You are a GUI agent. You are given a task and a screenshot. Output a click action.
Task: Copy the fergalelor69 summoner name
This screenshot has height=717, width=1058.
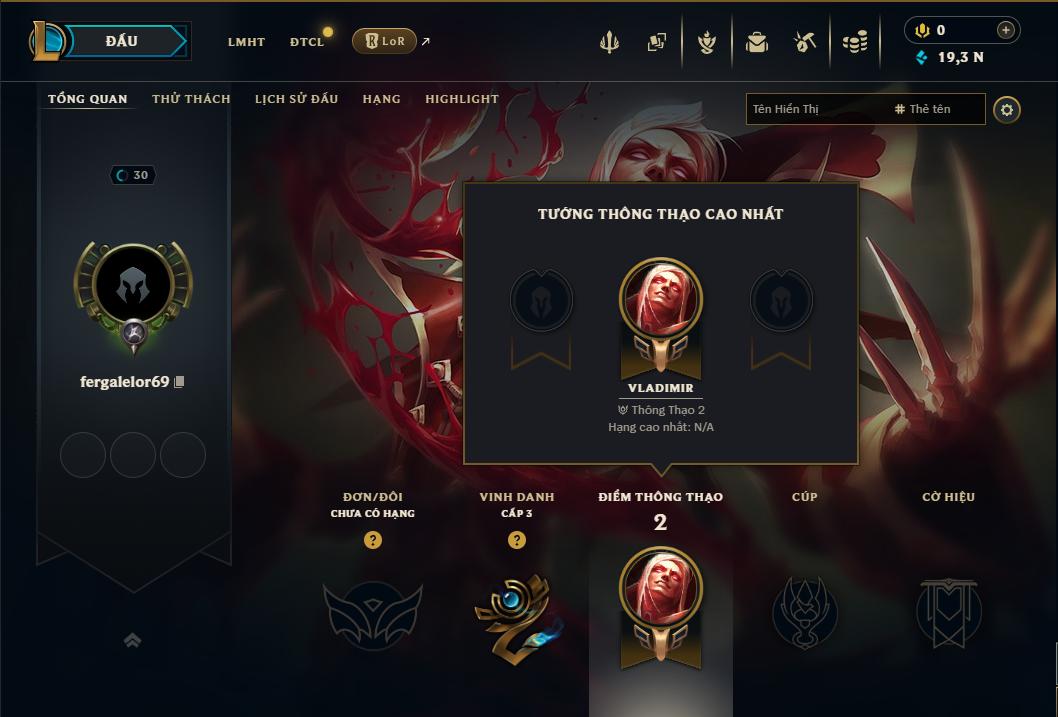coord(180,382)
